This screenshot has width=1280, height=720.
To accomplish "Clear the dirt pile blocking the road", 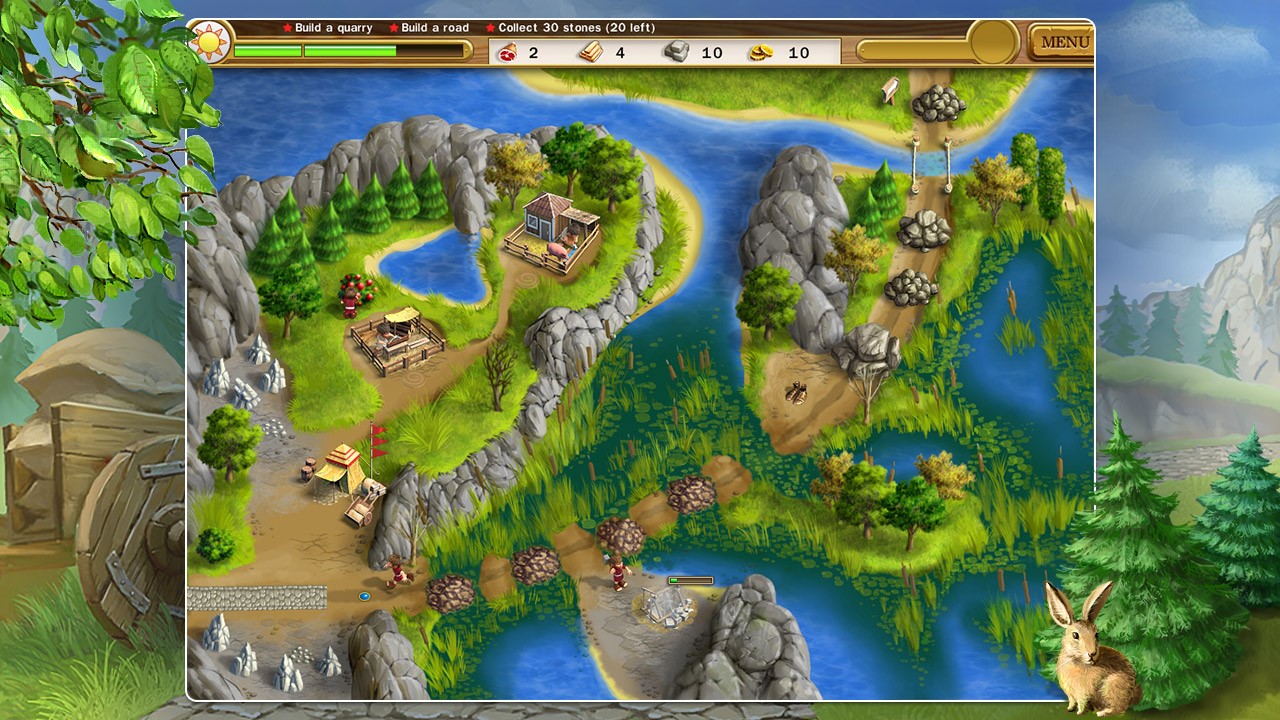I will click(x=690, y=492).
